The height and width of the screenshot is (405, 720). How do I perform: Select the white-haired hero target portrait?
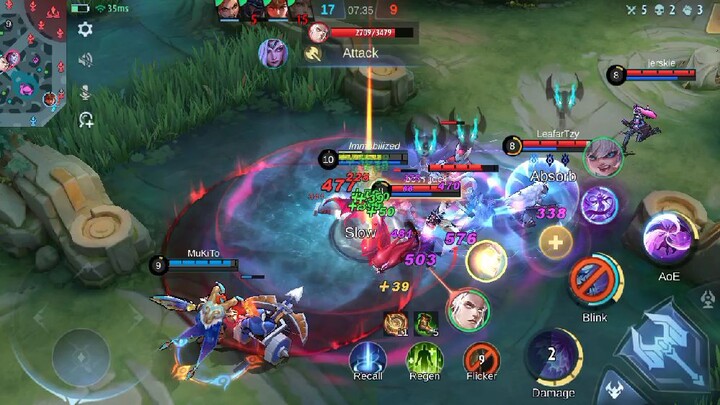[467, 309]
